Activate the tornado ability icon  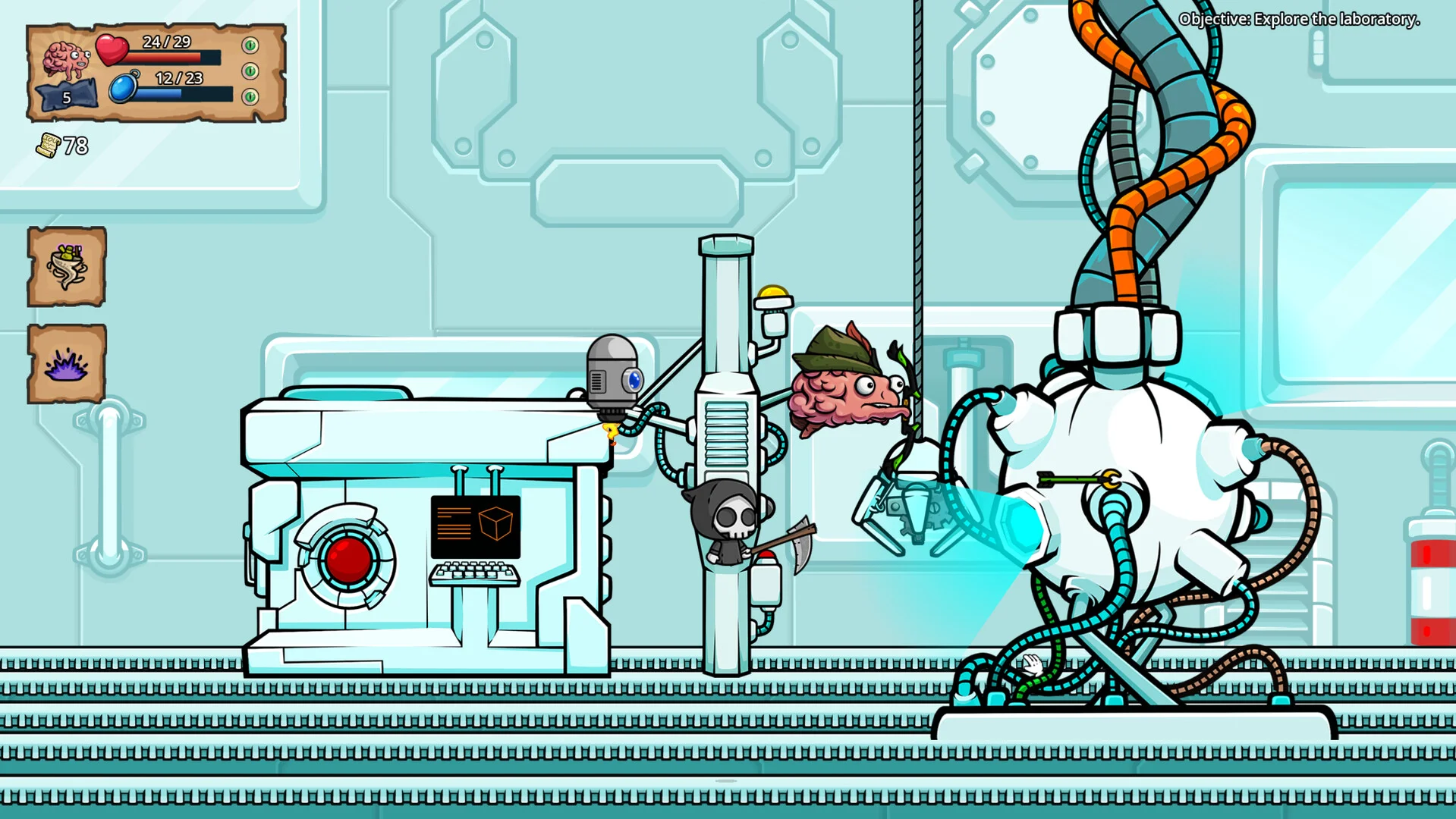click(x=67, y=267)
